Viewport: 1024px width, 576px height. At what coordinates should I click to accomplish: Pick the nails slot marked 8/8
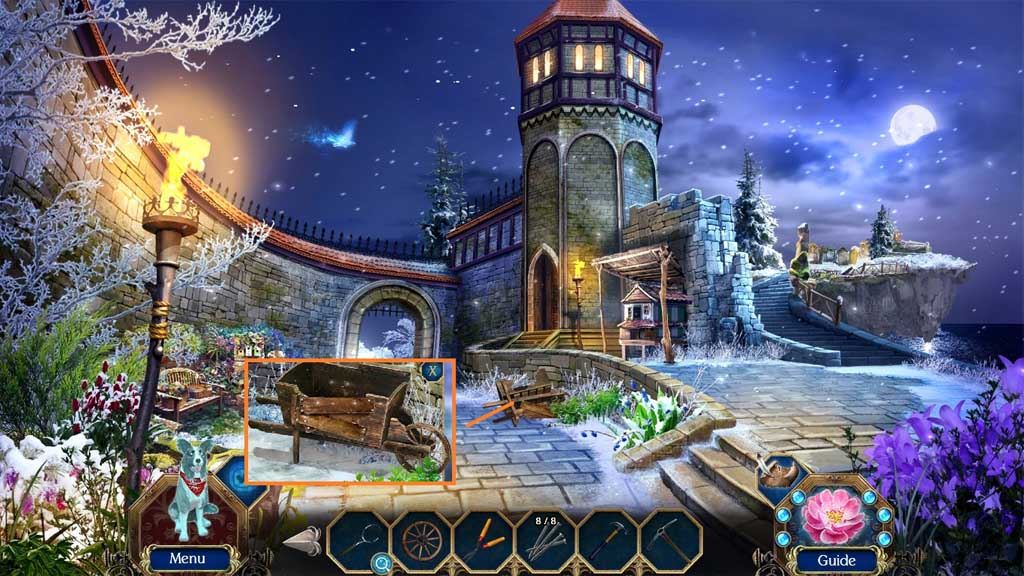click(546, 541)
